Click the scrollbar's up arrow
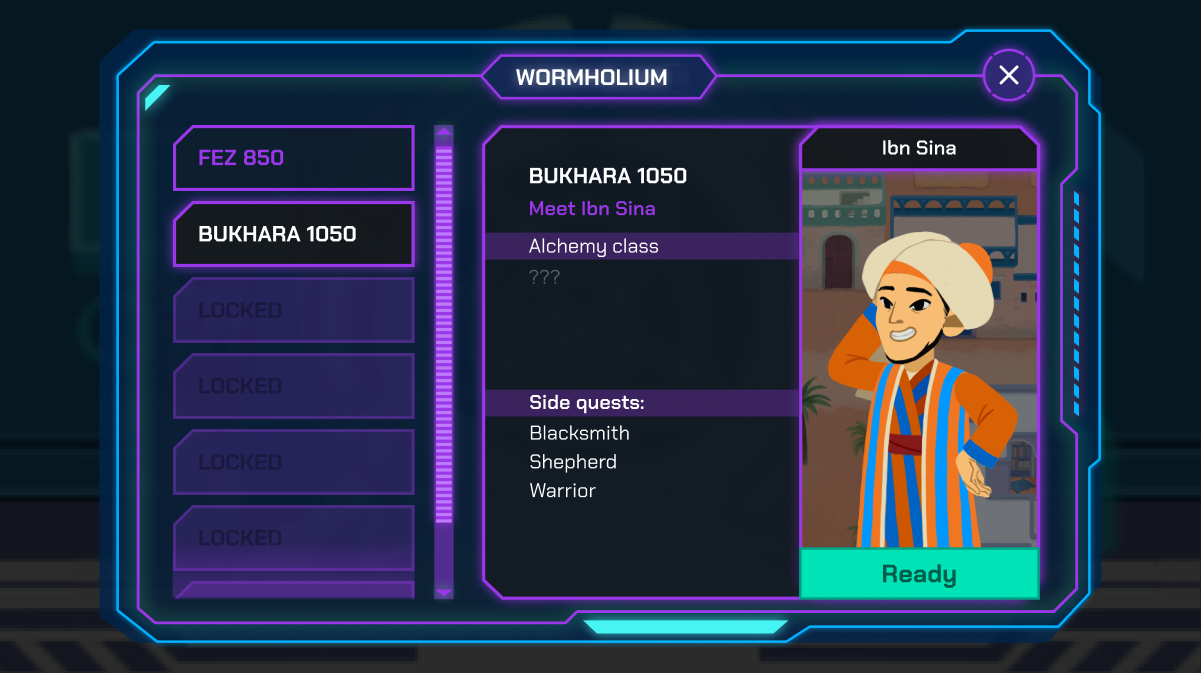The width and height of the screenshot is (1201, 673). [x=444, y=131]
